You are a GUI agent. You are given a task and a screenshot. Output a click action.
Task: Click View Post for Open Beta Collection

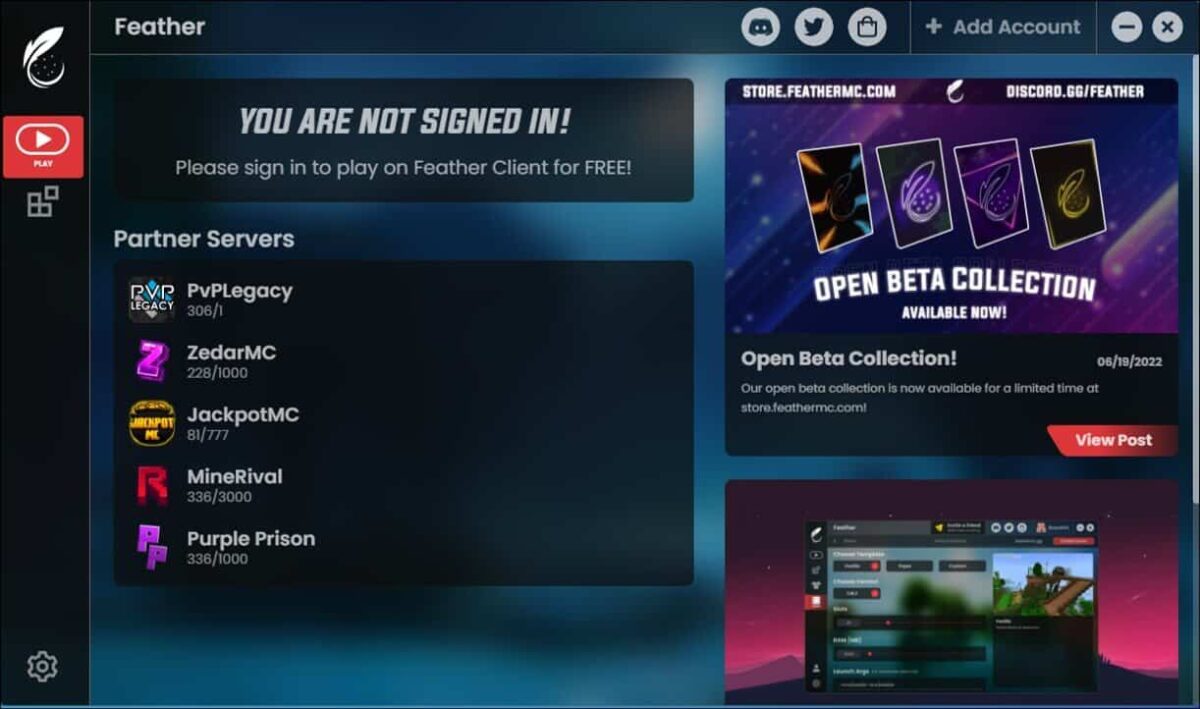tap(1112, 440)
